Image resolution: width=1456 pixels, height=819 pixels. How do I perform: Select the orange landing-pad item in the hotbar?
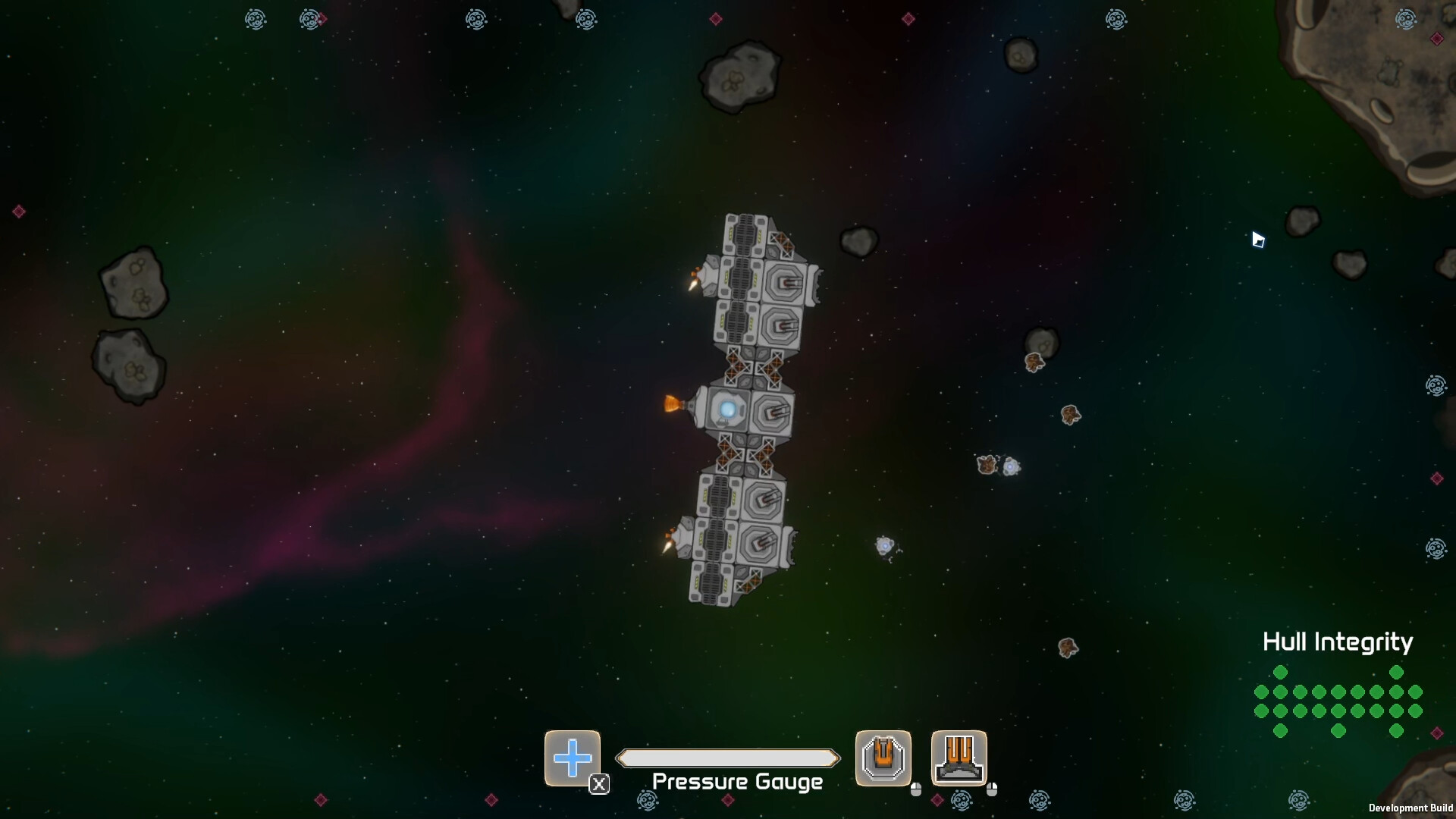coord(959,758)
